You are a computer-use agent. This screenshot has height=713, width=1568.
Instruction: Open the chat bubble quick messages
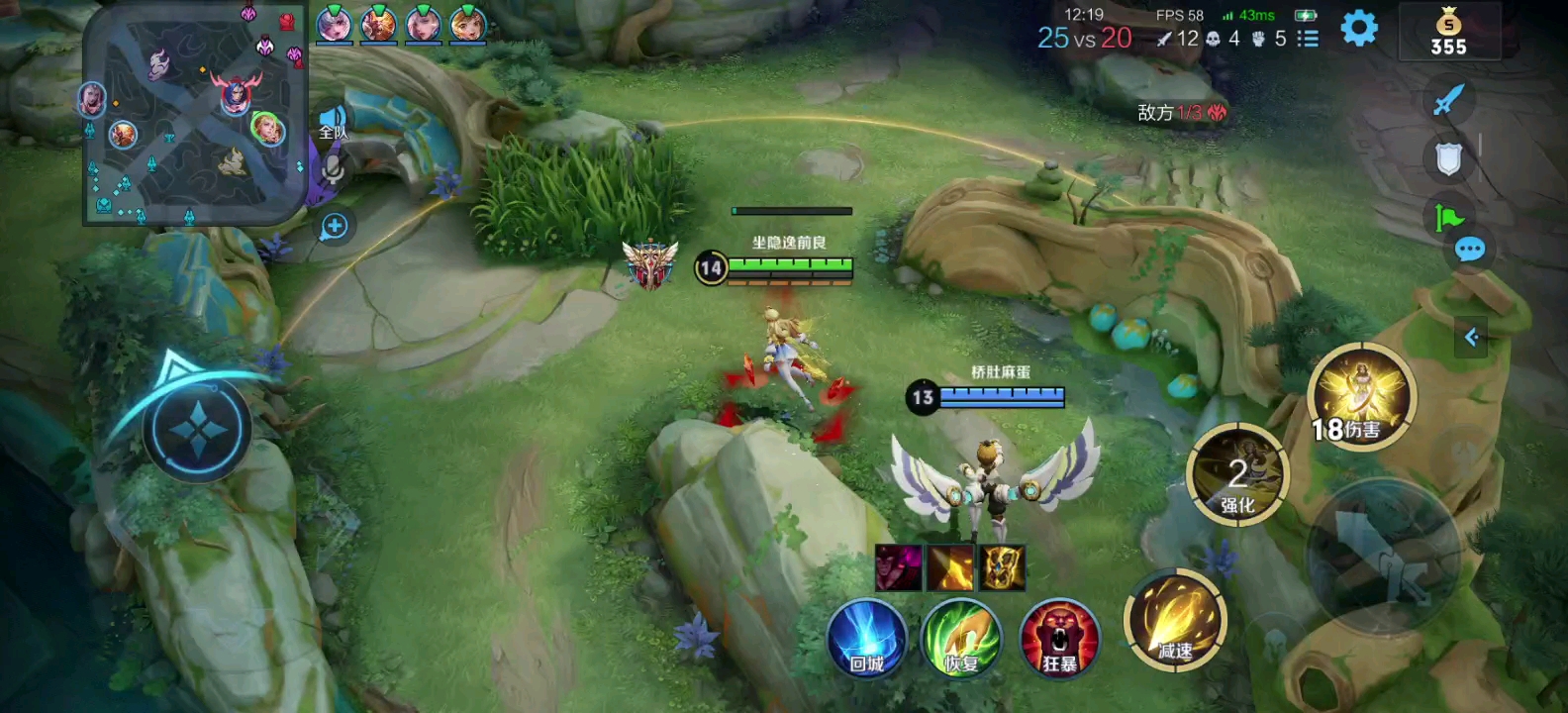point(1470,250)
